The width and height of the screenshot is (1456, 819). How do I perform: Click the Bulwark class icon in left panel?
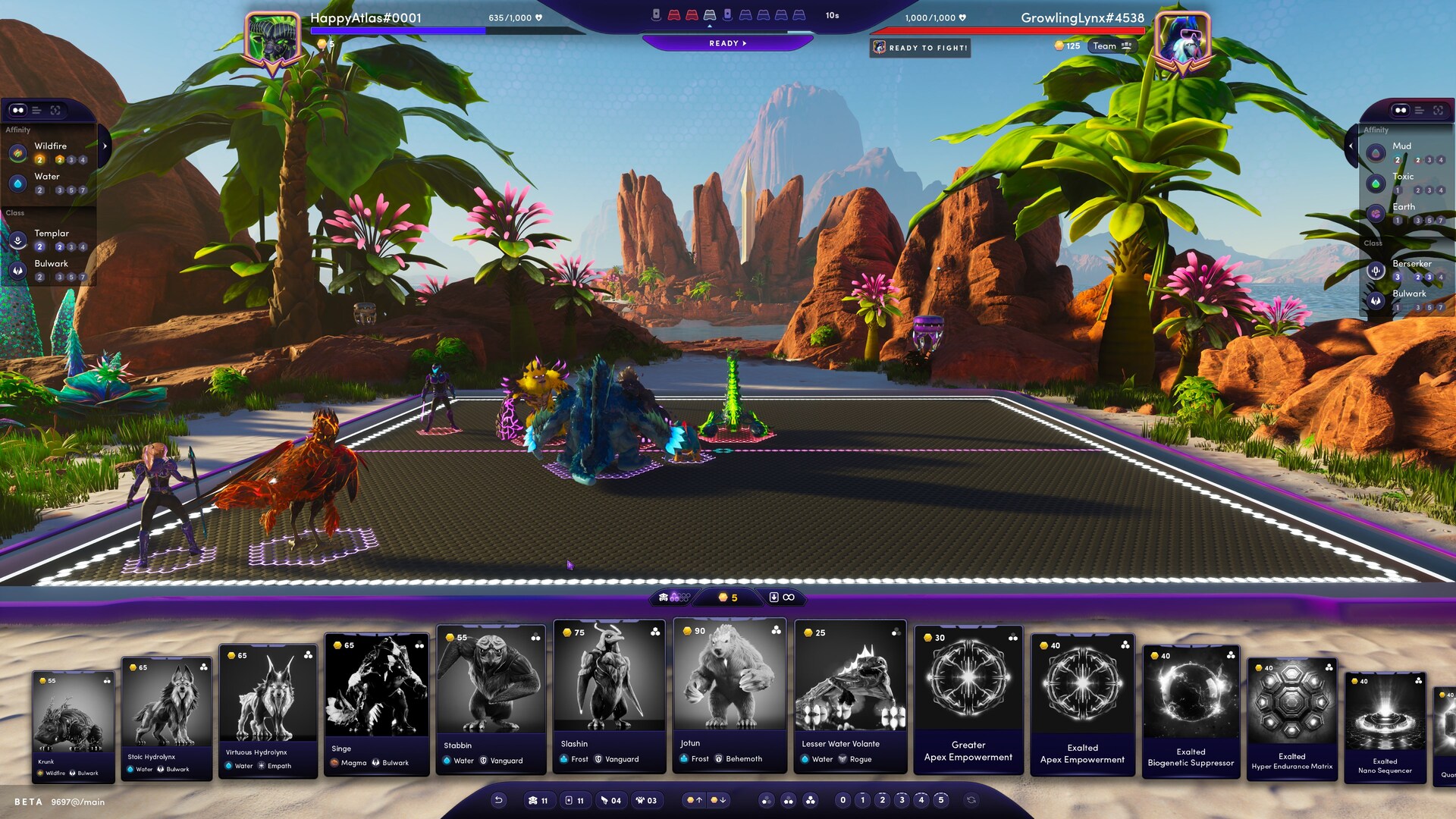(18, 270)
